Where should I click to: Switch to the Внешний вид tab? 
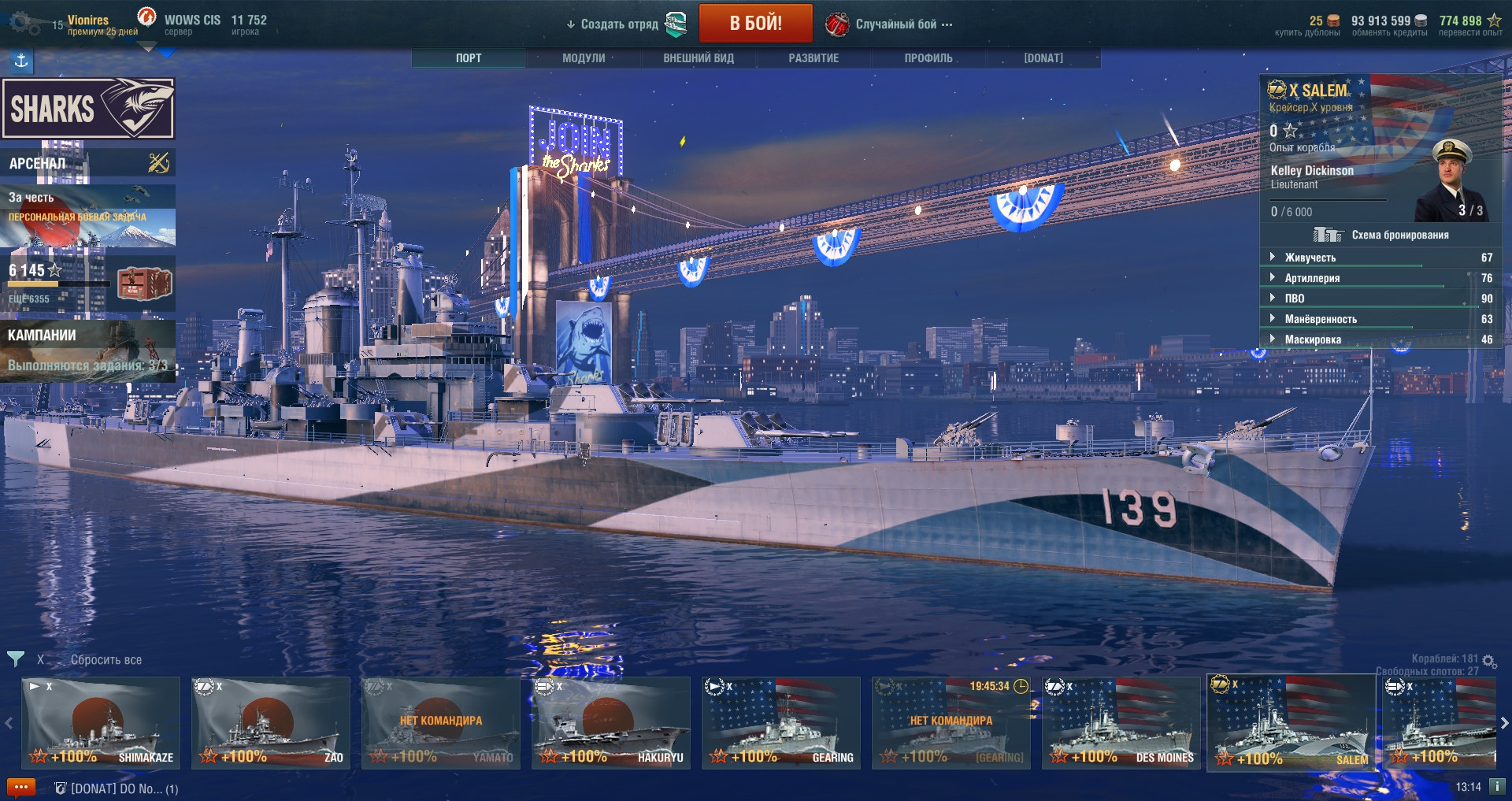coord(699,58)
